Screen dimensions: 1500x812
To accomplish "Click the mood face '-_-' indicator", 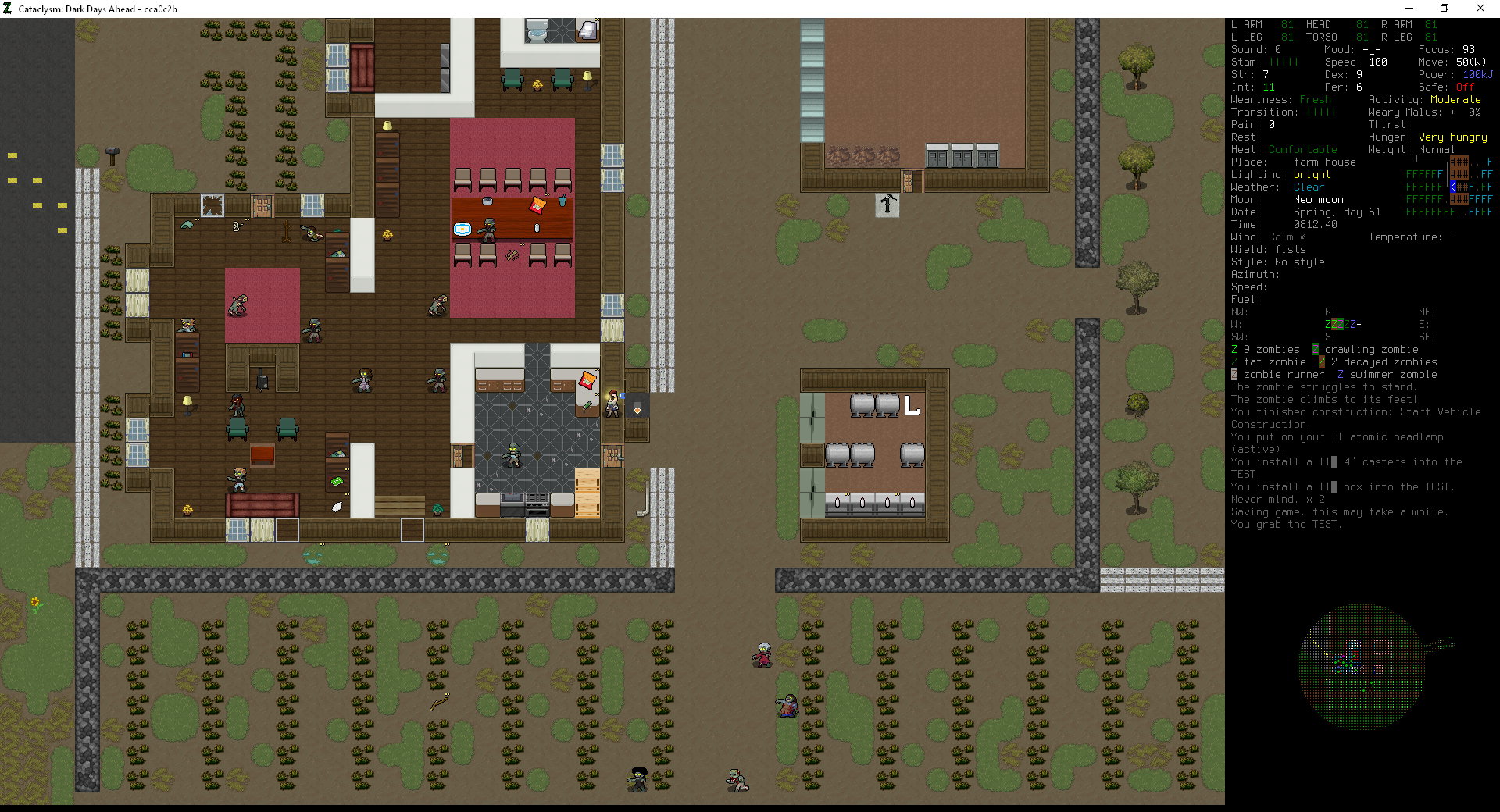I will click(x=1372, y=49).
